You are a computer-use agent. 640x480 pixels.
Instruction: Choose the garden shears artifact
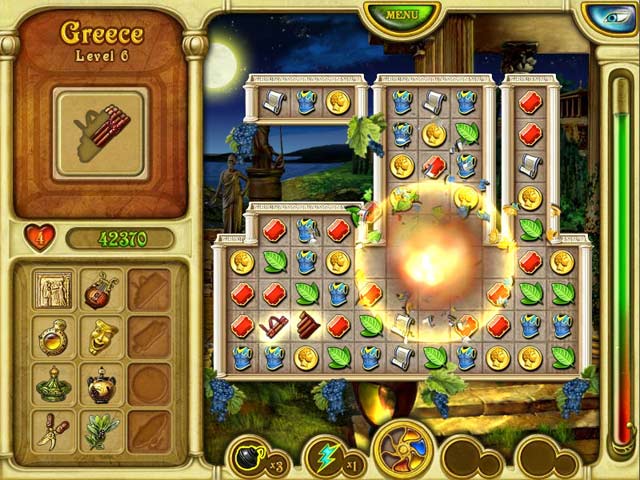click(51, 430)
